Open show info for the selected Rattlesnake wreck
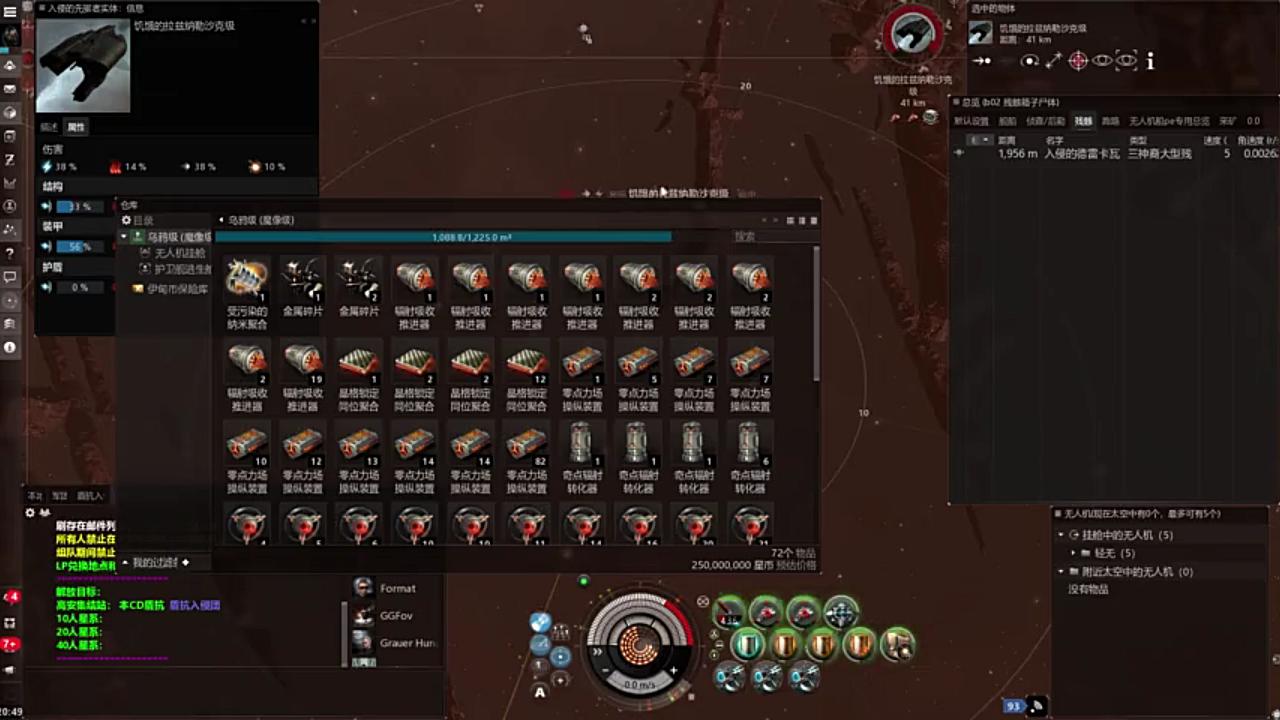 pos(1150,61)
